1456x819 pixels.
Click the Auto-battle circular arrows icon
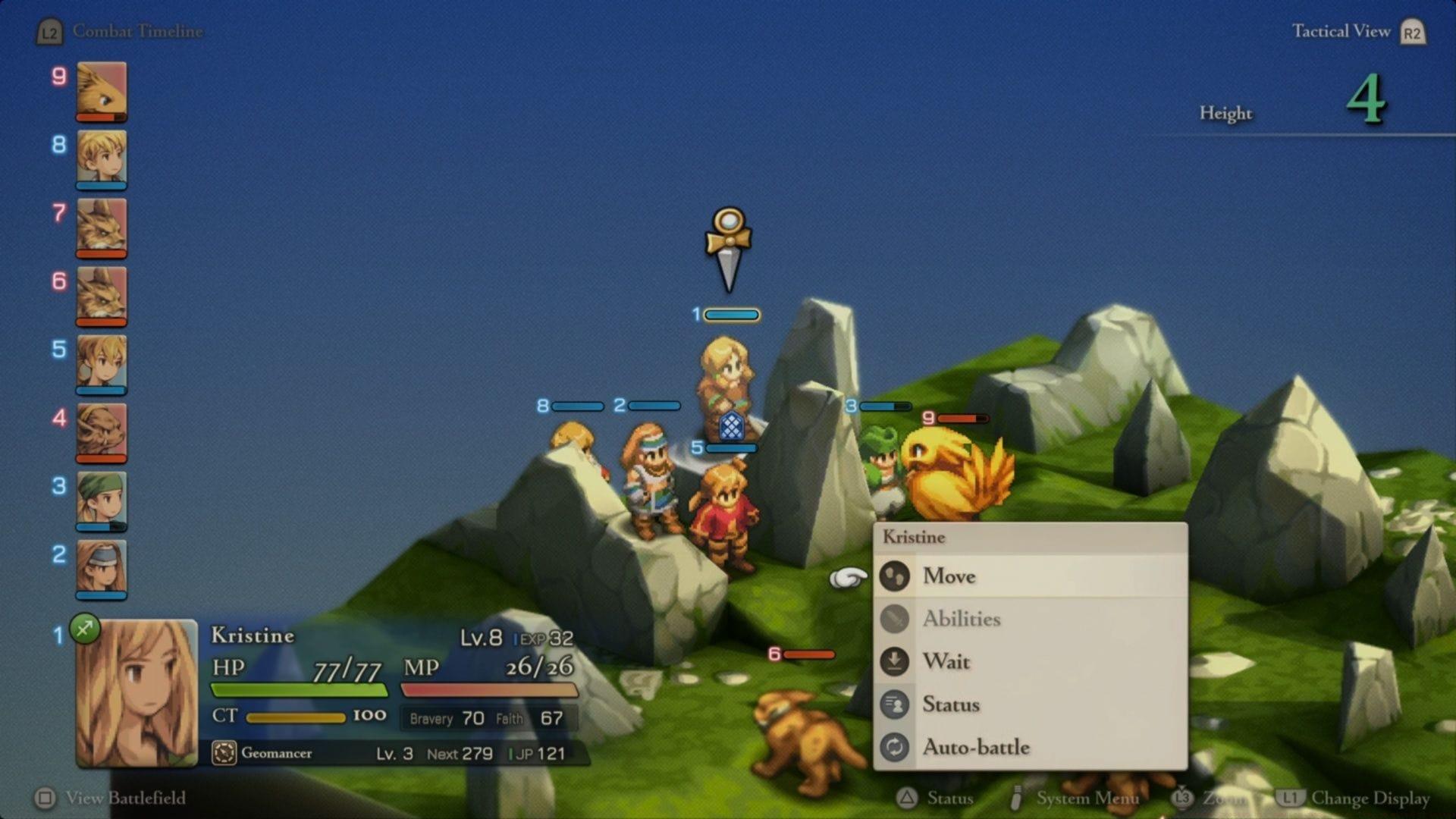click(896, 747)
